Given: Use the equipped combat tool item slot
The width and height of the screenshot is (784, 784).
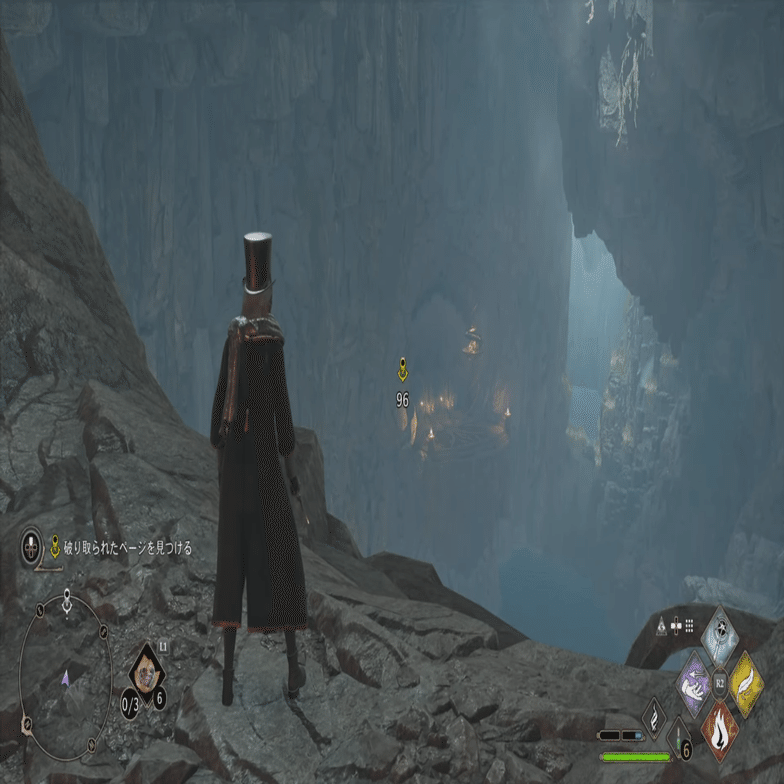Looking at the screenshot, I should point(147,673).
